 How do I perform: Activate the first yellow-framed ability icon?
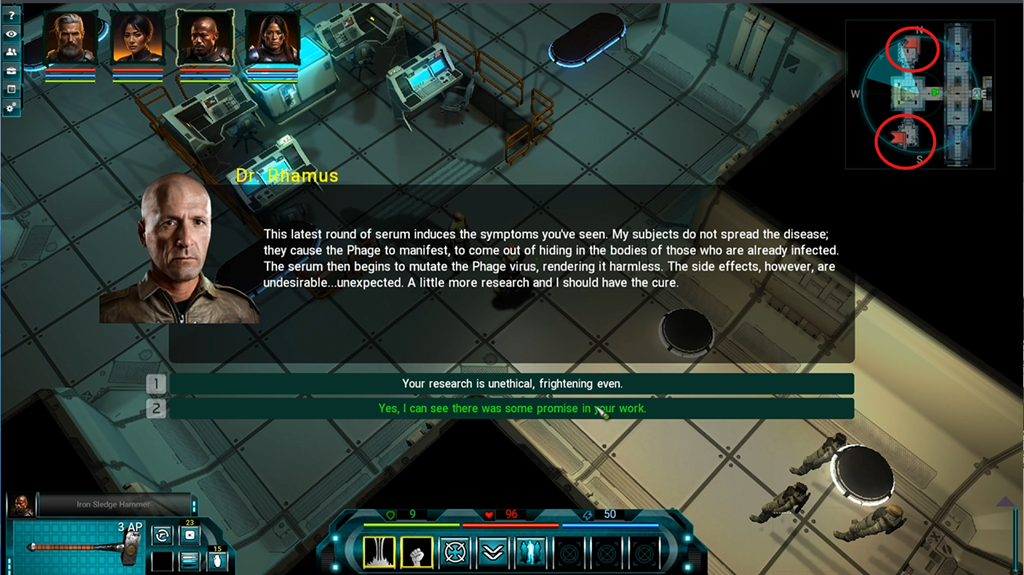379,551
